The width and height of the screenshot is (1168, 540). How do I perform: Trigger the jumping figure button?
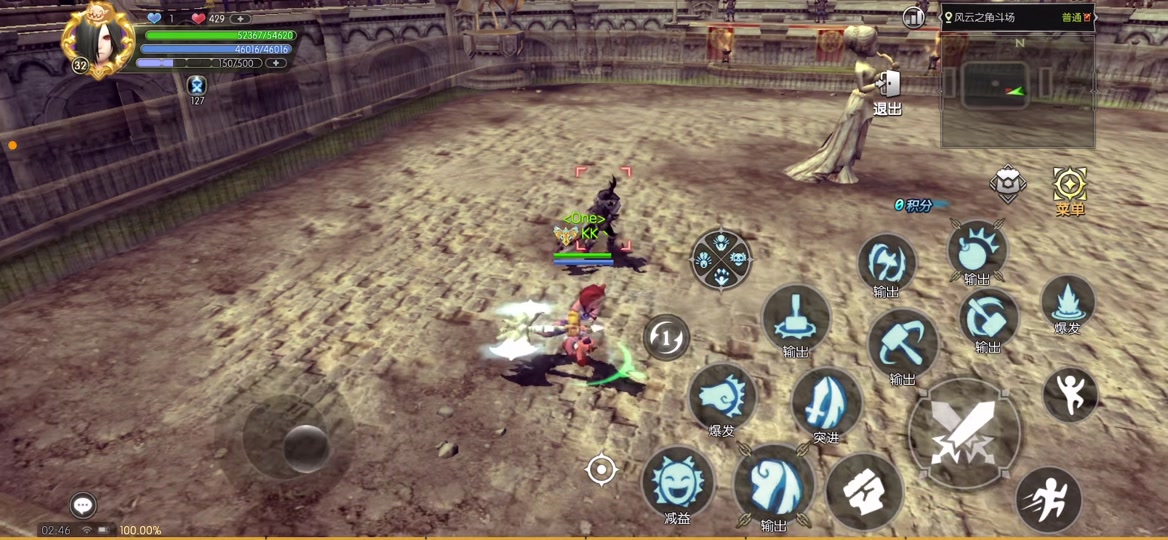click(1070, 394)
